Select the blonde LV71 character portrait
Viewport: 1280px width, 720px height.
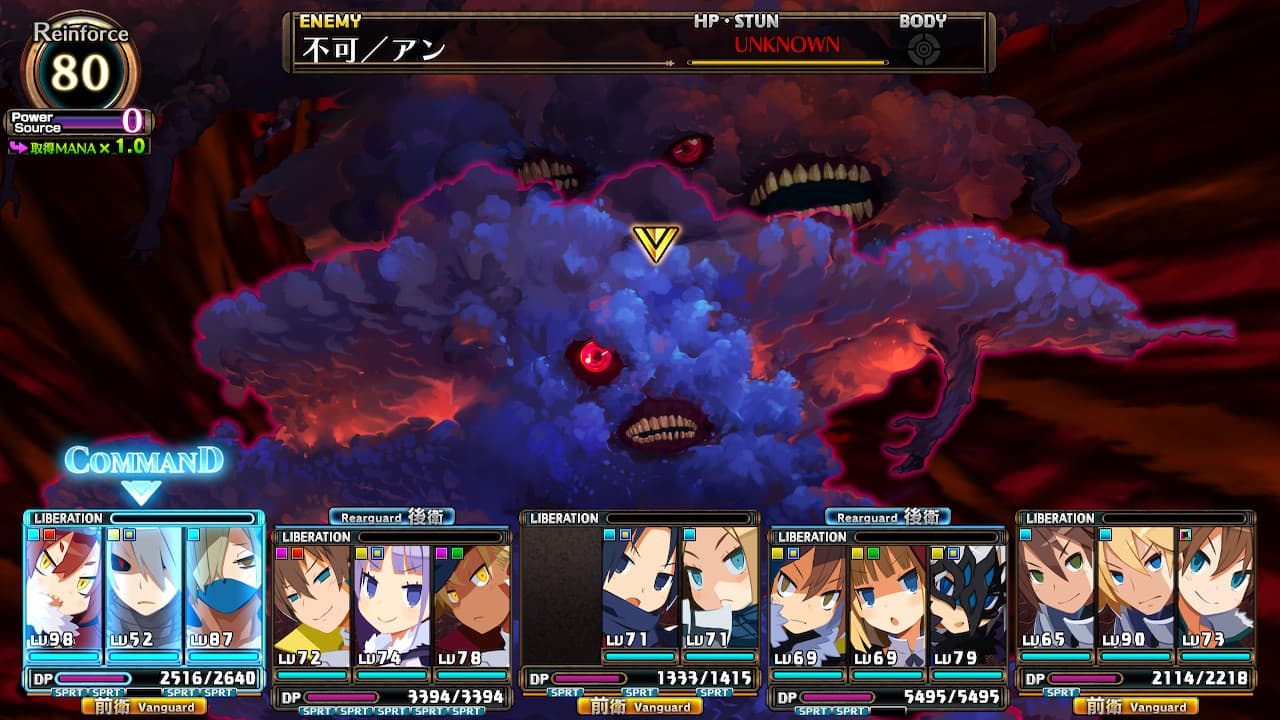[x=719, y=588]
